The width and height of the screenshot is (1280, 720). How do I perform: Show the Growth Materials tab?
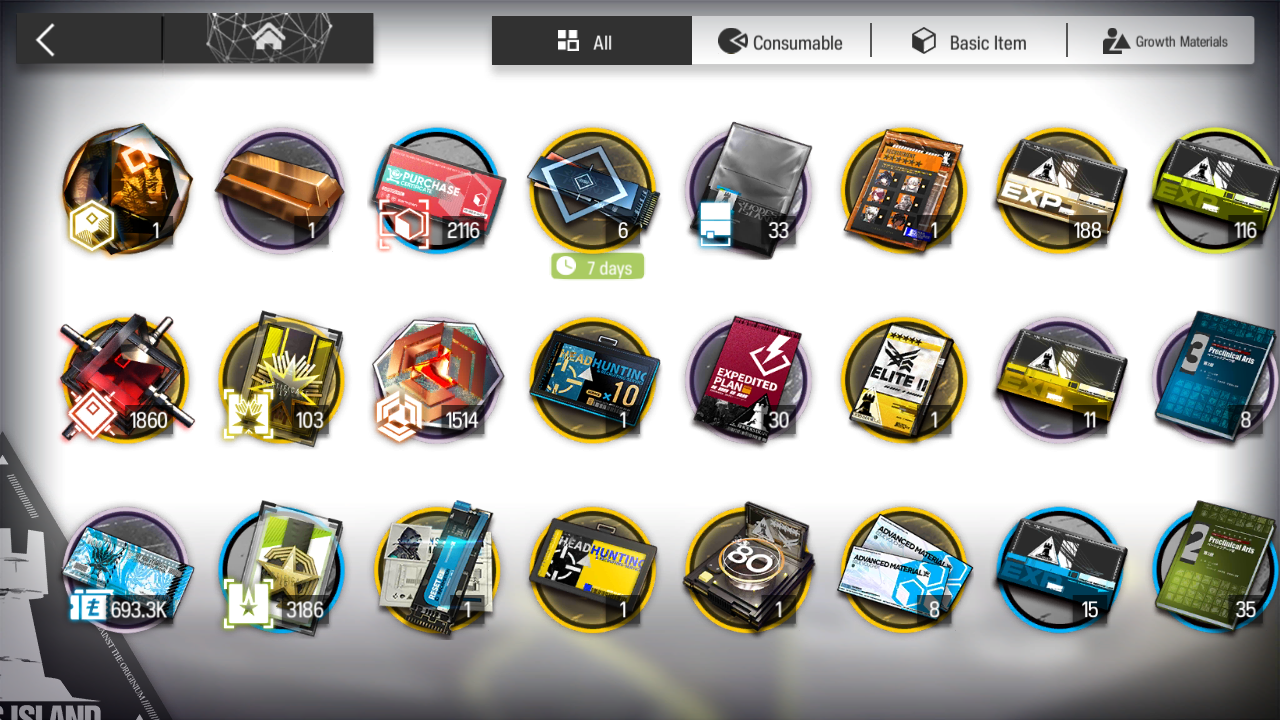[x=1164, y=42]
